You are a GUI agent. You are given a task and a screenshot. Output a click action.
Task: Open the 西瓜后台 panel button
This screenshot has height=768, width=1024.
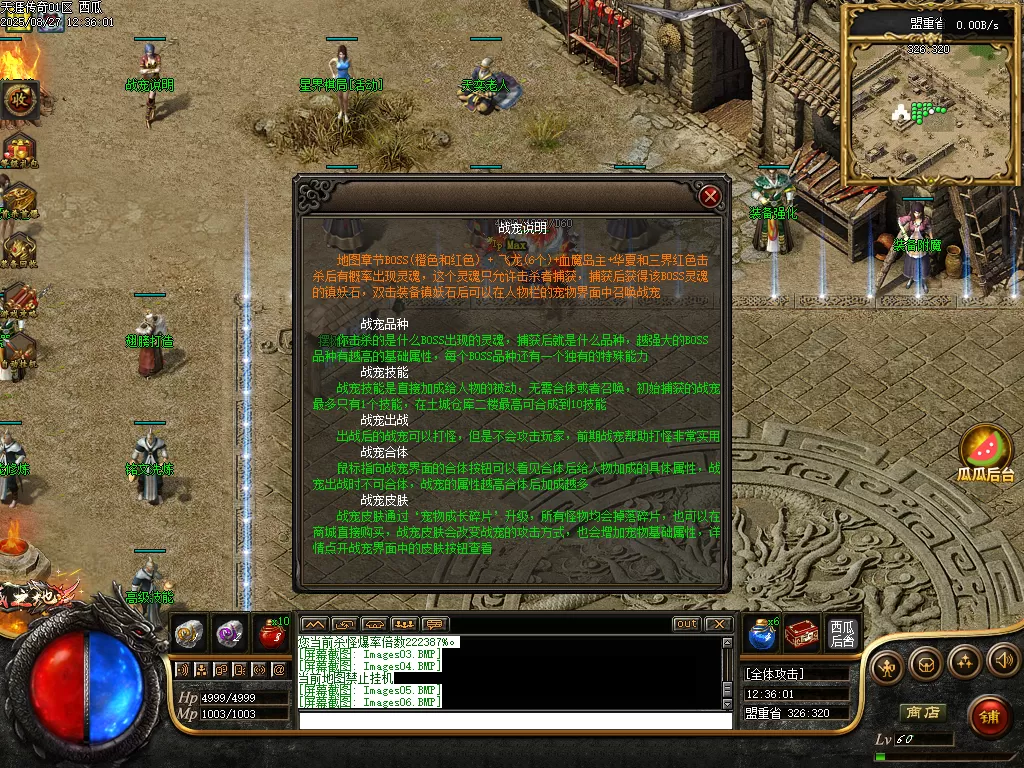(x=843, y=634)
